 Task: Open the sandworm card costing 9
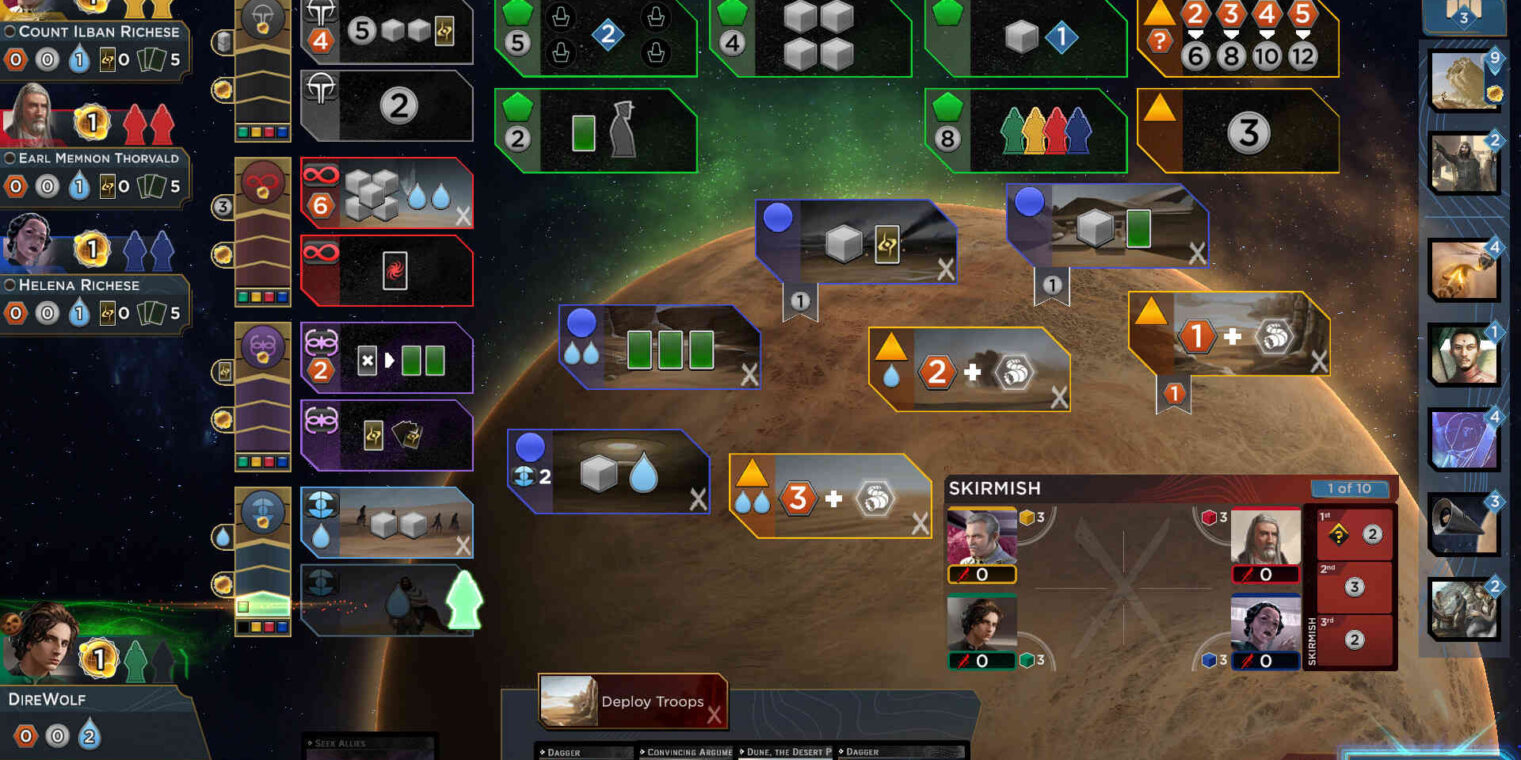tap(1464, 79)
